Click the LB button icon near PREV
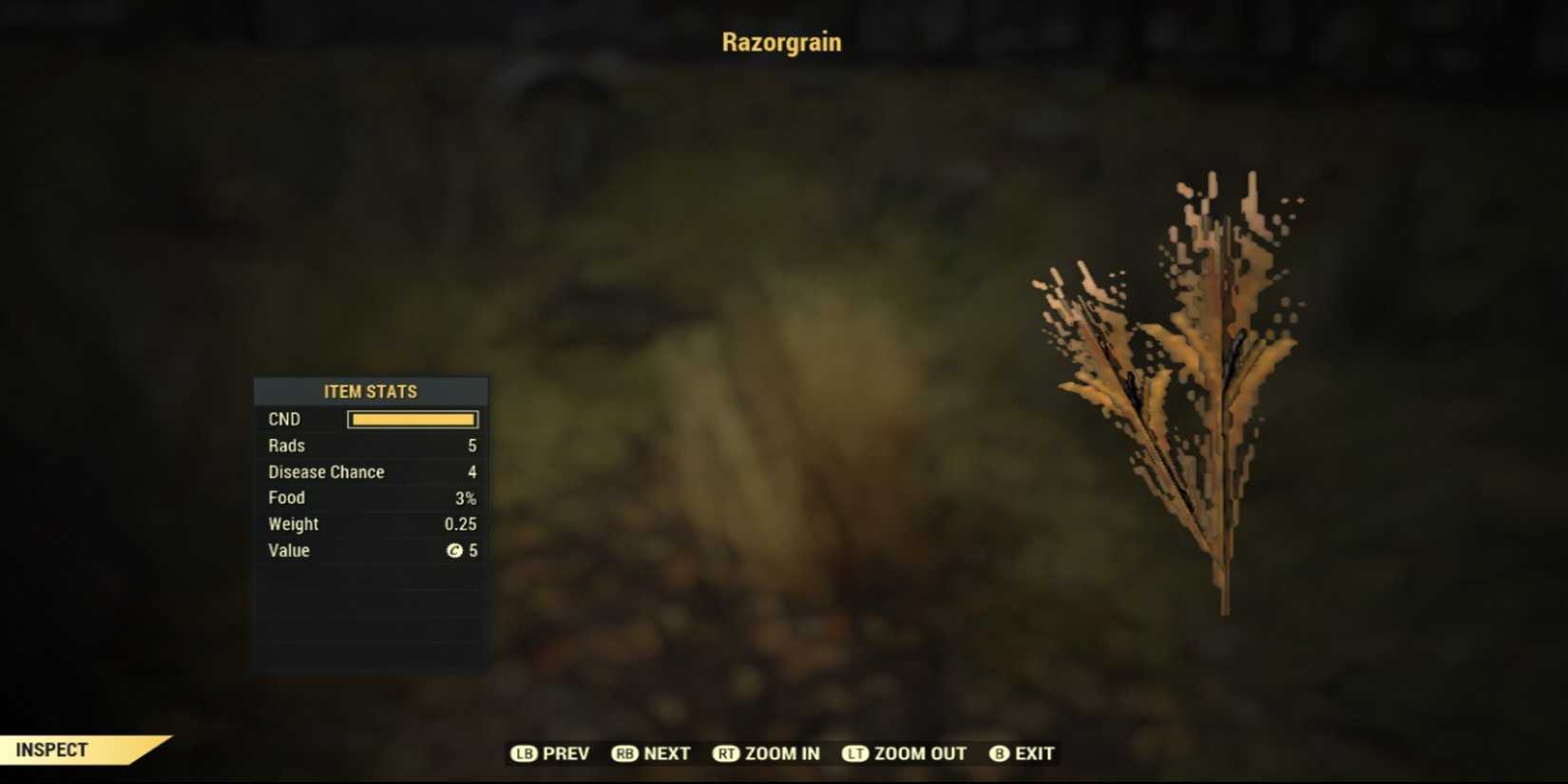 (x=526, y=754)
